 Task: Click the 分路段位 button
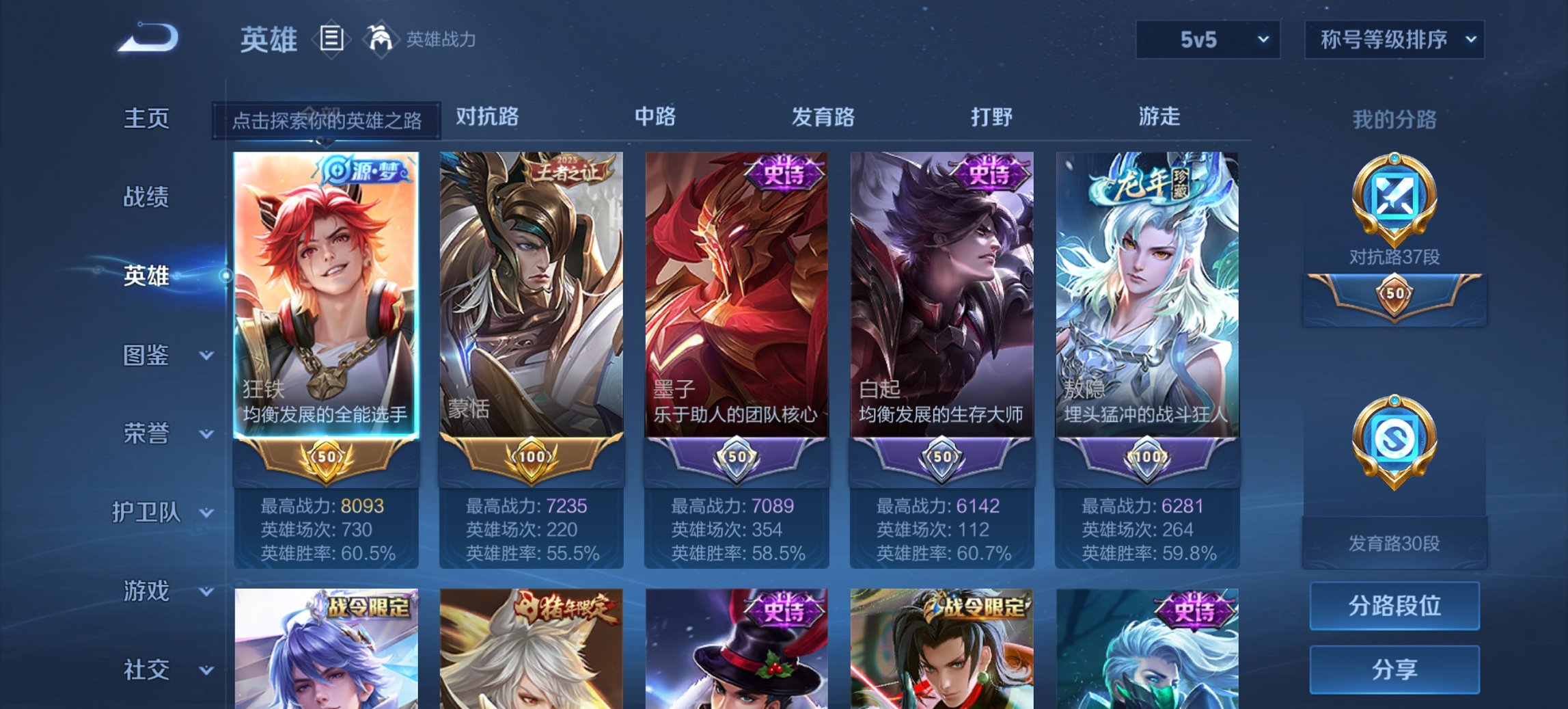click(x=1394, y=606)
